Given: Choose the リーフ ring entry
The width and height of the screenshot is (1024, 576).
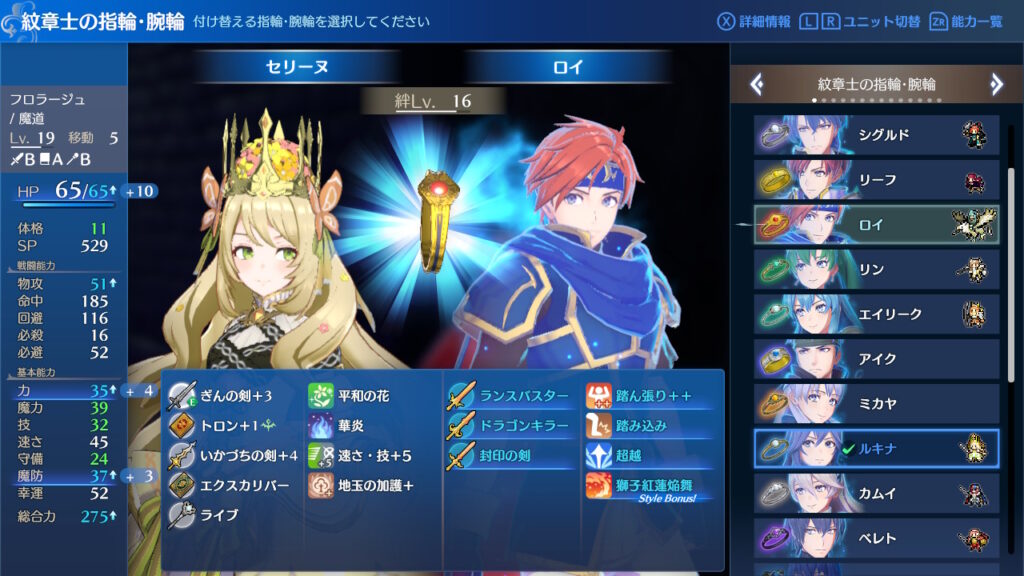Looking at the screenshot, I should point(876,180).
